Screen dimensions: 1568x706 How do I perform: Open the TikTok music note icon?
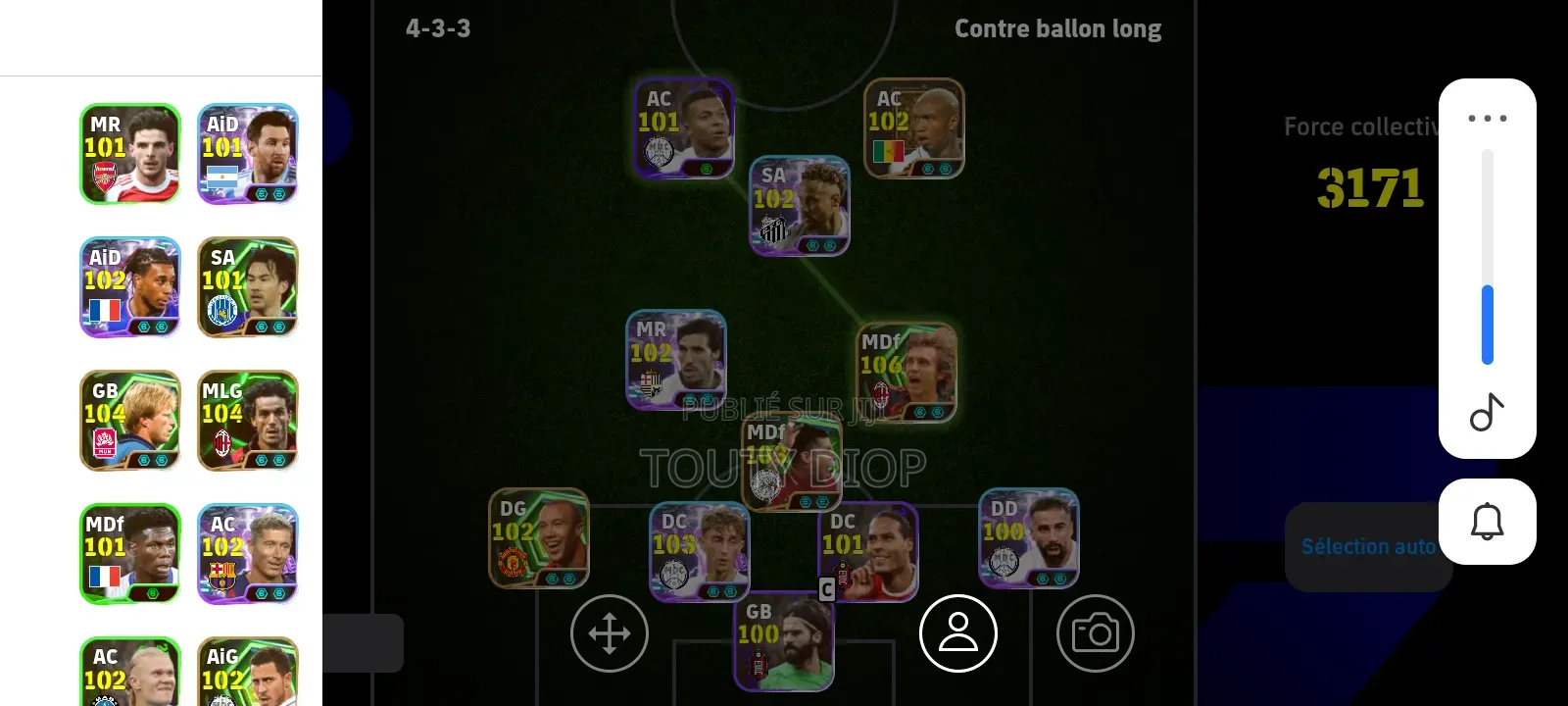pos(1487,412)
